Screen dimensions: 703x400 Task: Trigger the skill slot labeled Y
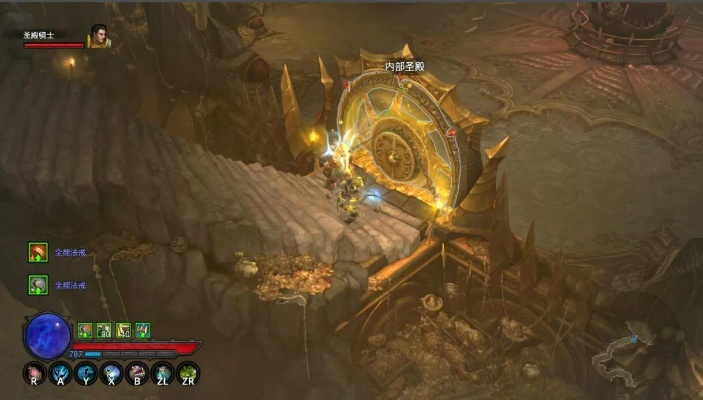85,374
